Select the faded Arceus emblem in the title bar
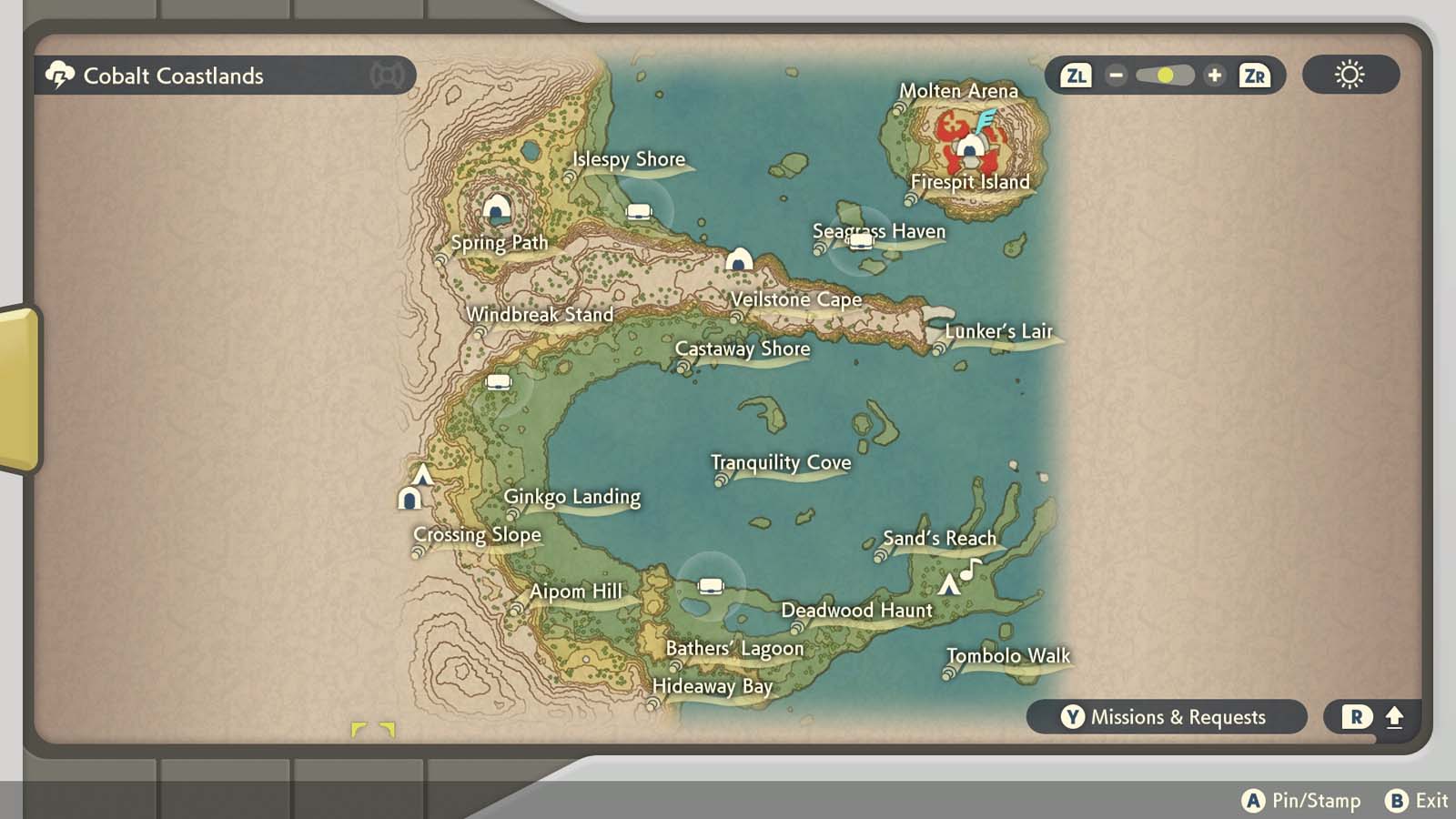1456x819 pixels. tap(389, 76)
